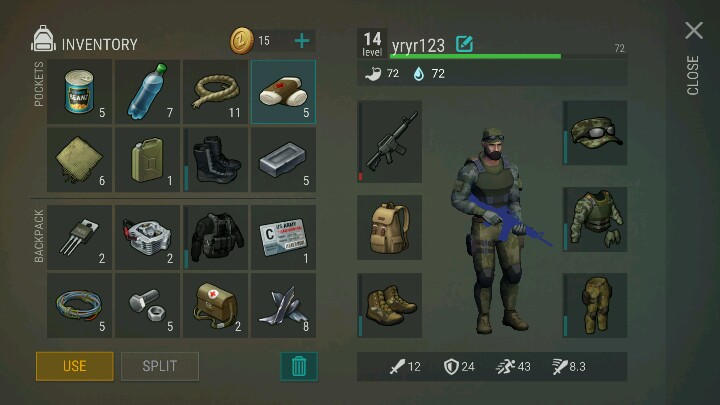Choose the iron bar slot

[x=283, y=160]
